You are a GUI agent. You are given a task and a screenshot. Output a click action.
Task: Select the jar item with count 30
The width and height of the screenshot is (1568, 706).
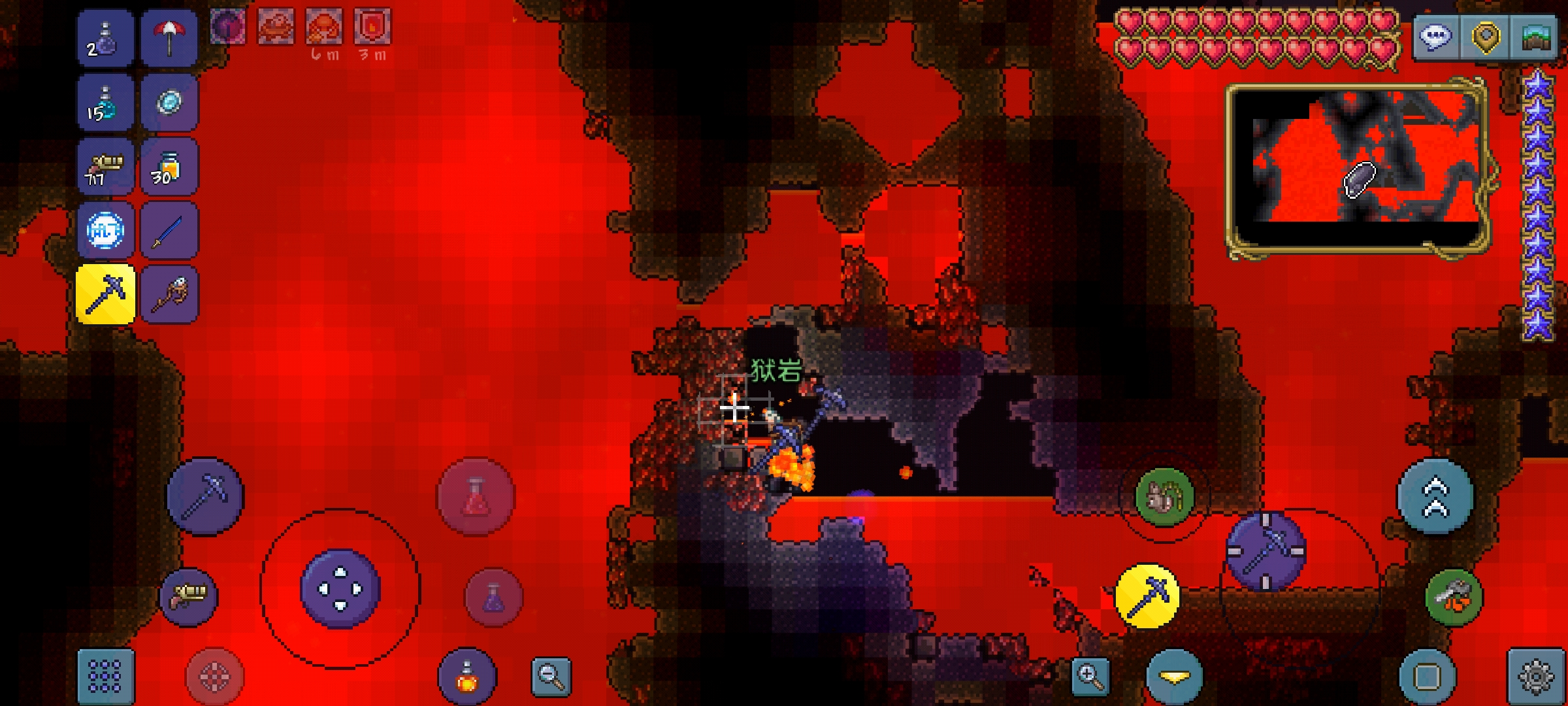click(169, 167)
